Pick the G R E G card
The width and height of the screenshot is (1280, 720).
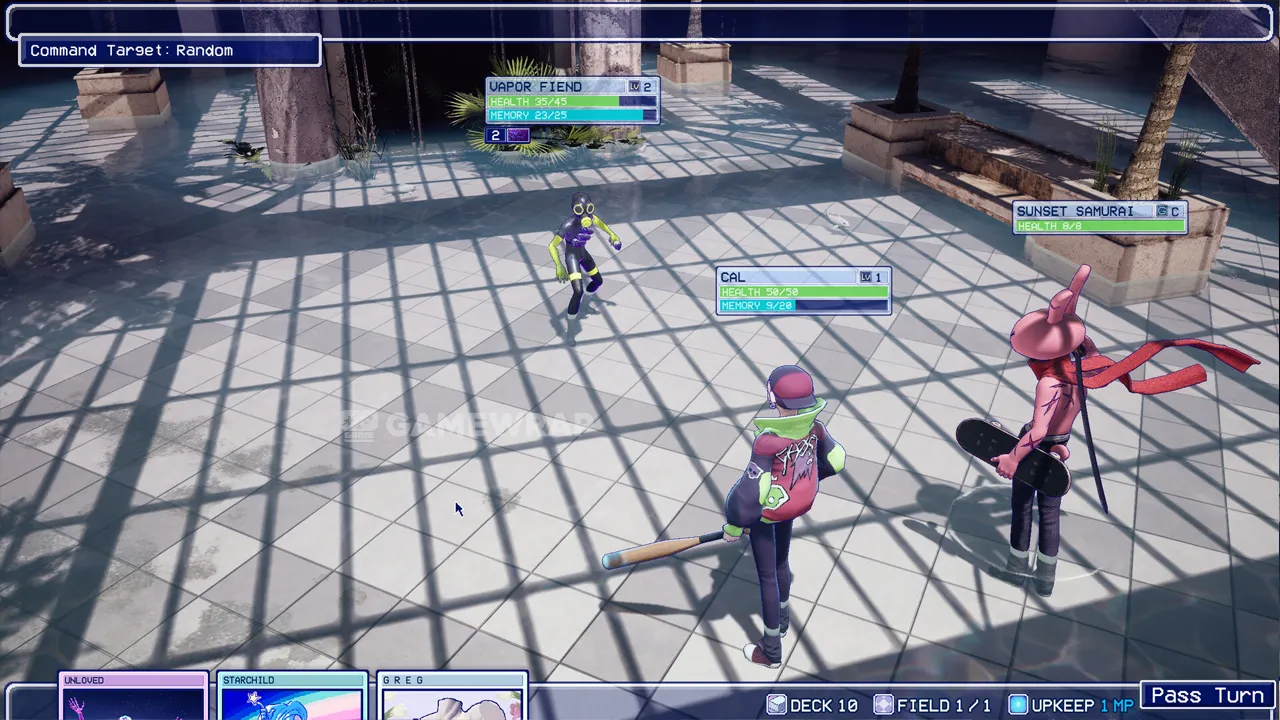(x=453, y=698)
